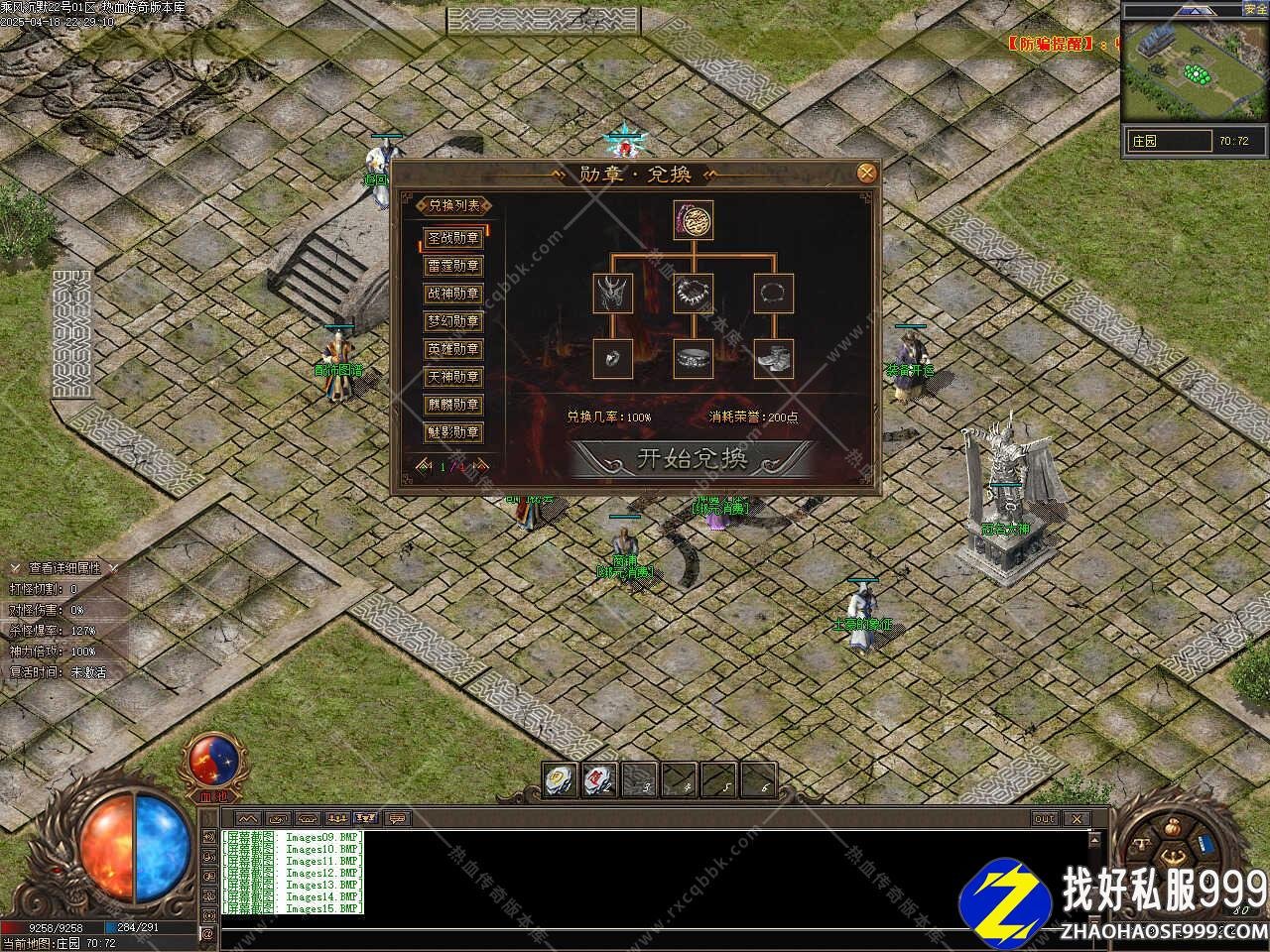Click the 开始兑换 start exchange button
1270x952 pixels.
693,458
